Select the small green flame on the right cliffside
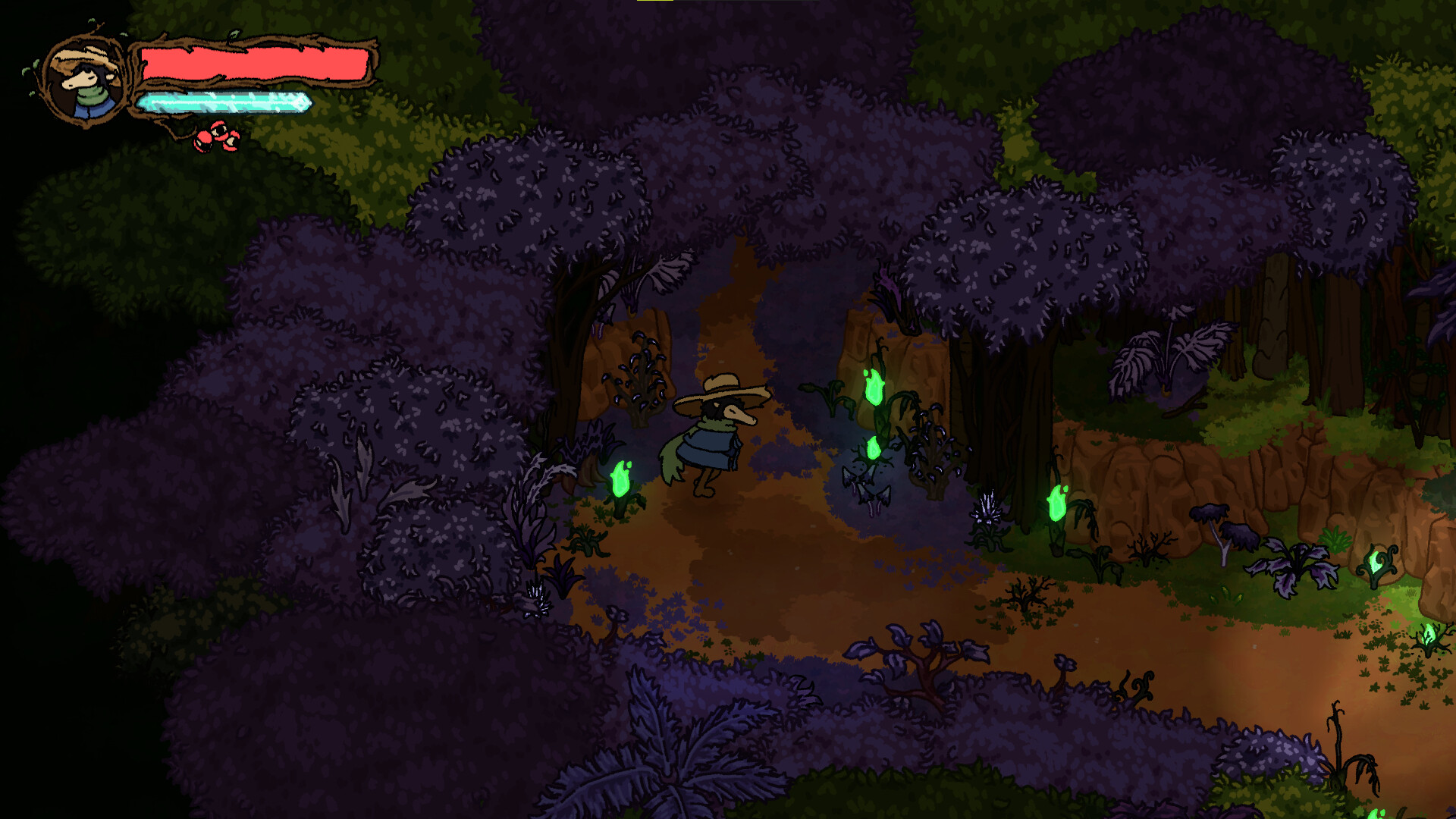The height and width of the screenshot is (819, 1456). 1375,563
